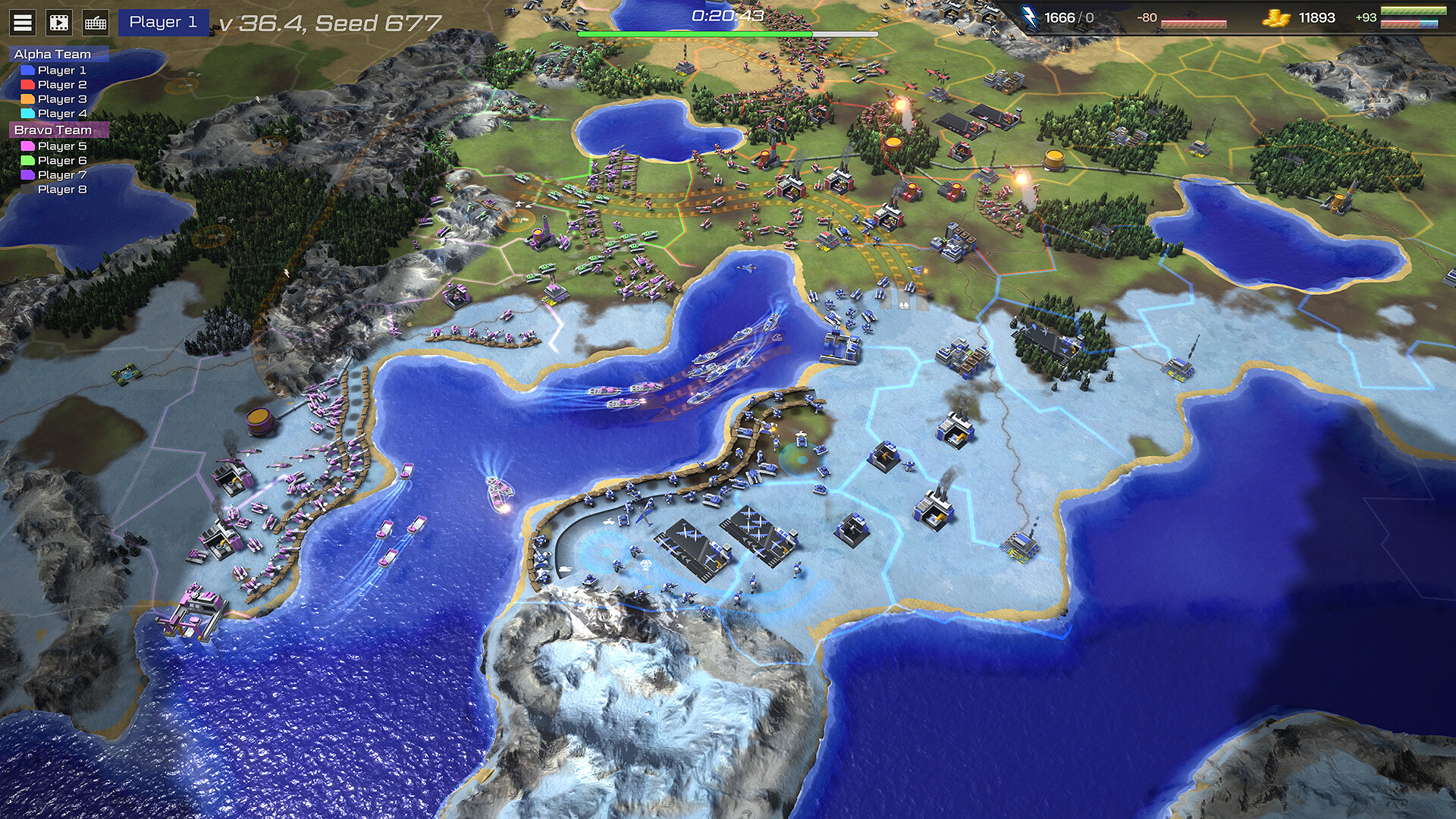Collapse the Alpha Team roster
This screenshot has height=819, width=1456.
[x=53, y=54]
